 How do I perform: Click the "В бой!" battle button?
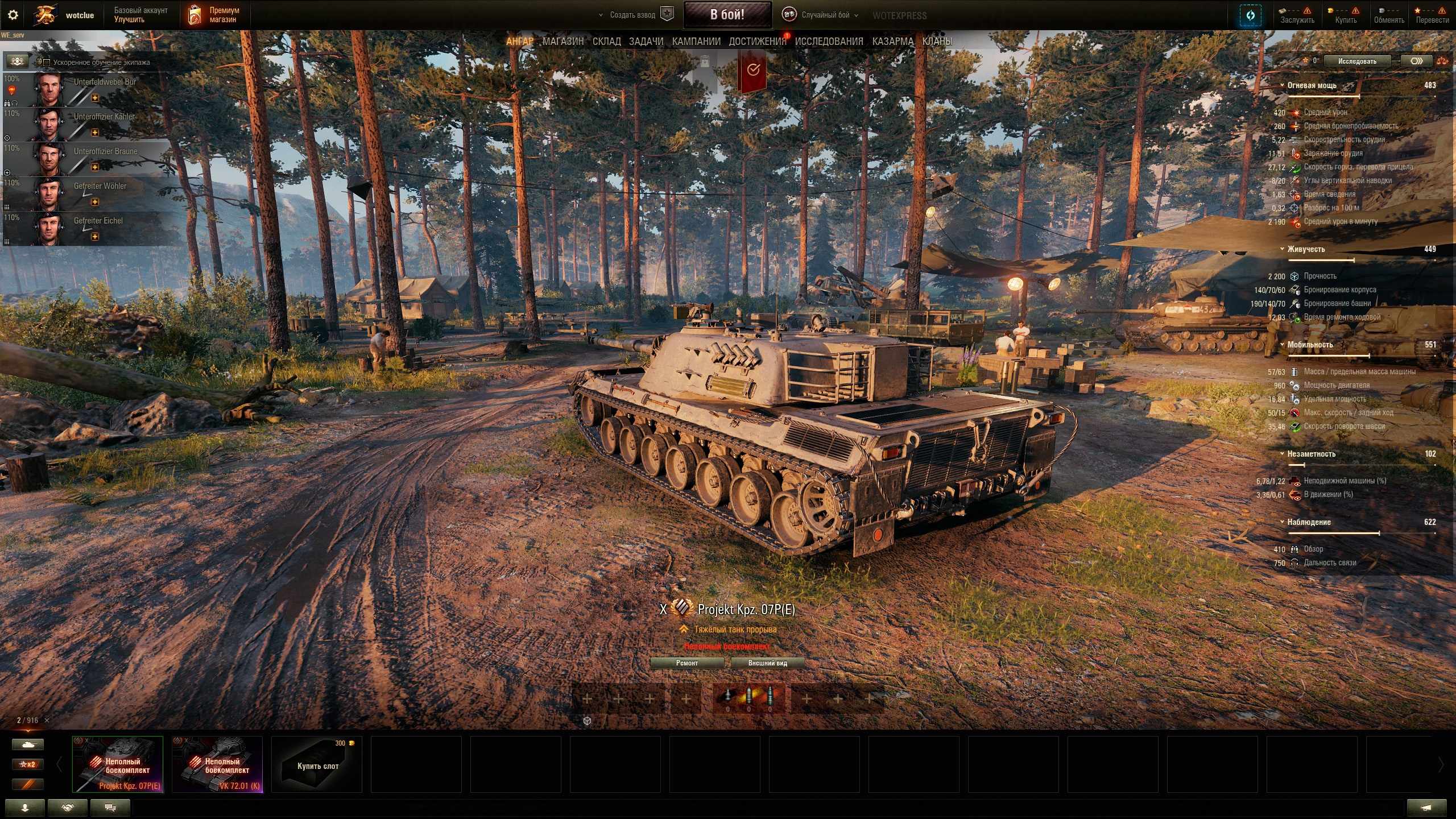(x=727, y=15)
